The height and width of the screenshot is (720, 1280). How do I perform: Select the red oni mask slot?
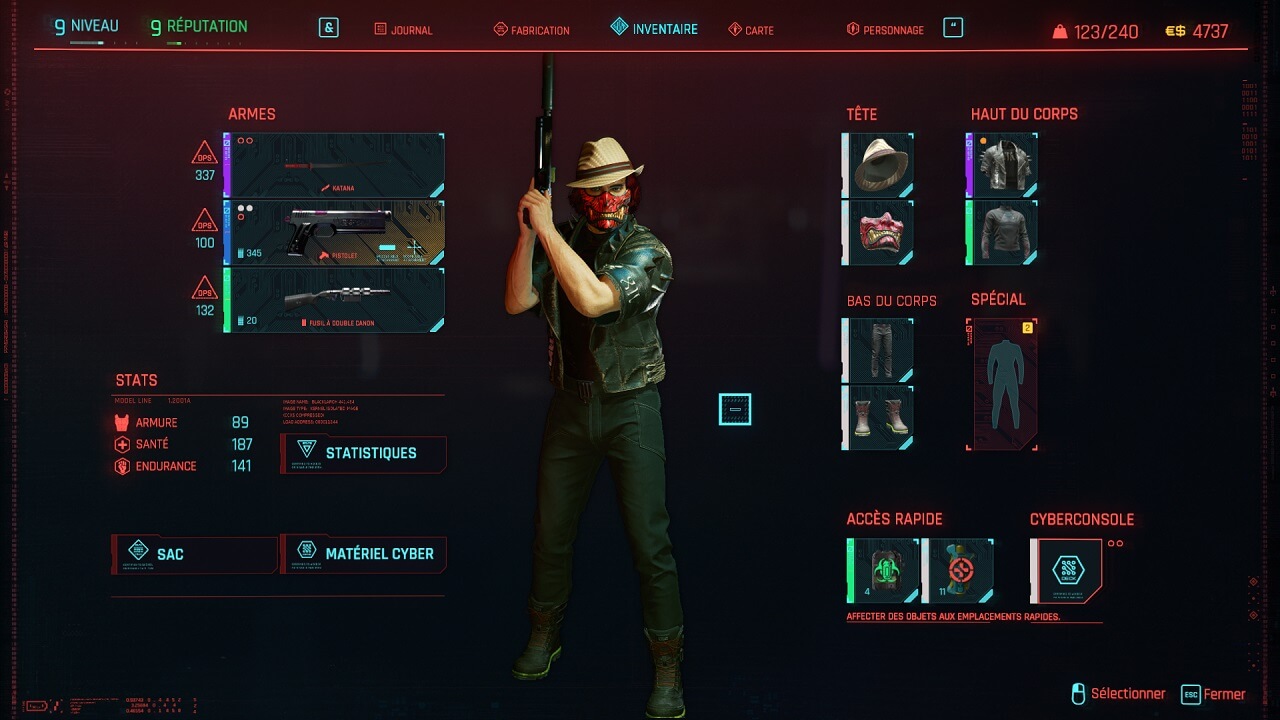(880, 232)
